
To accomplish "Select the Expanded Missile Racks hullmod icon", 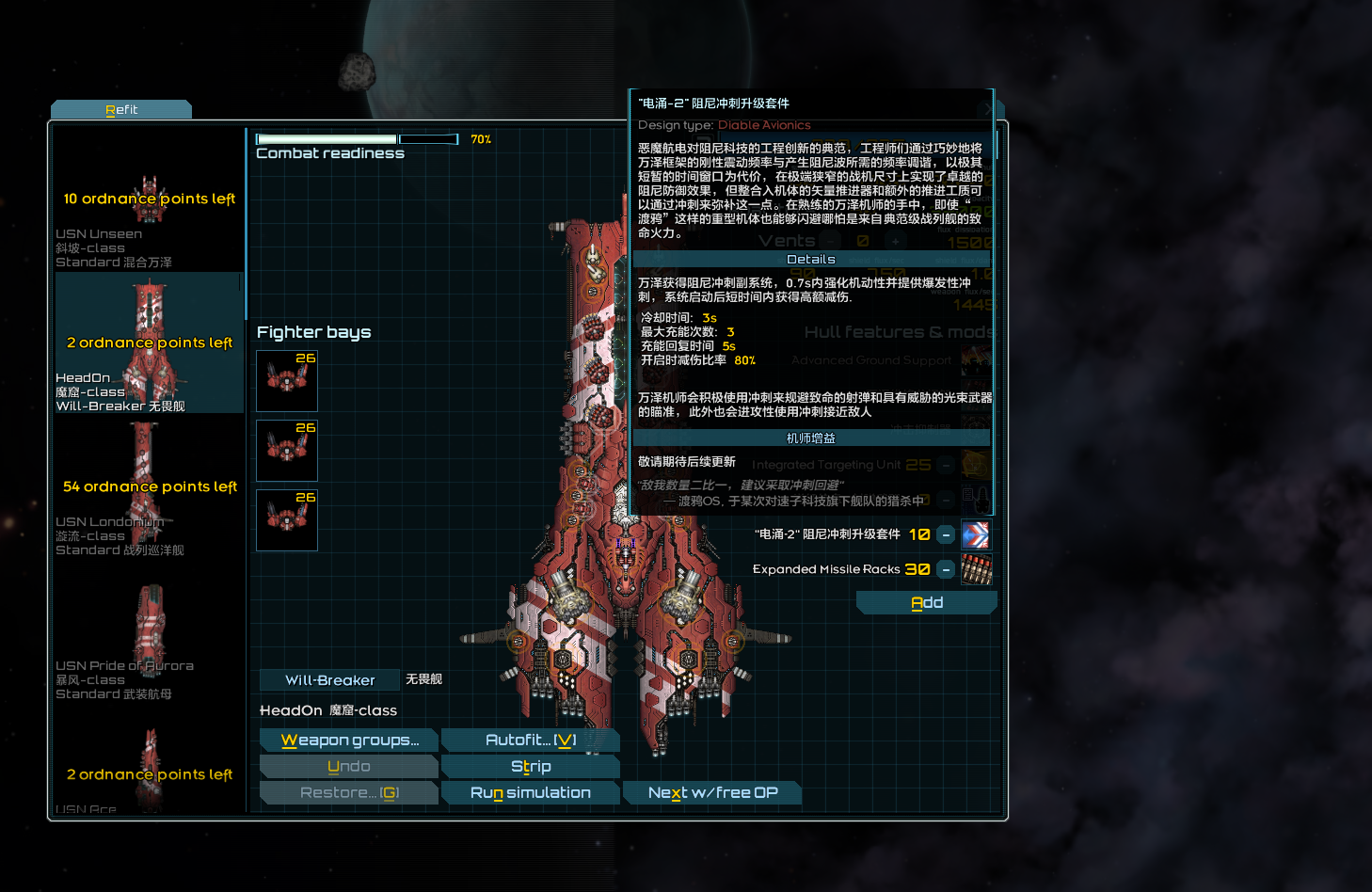I will click(x=976, y=569).
